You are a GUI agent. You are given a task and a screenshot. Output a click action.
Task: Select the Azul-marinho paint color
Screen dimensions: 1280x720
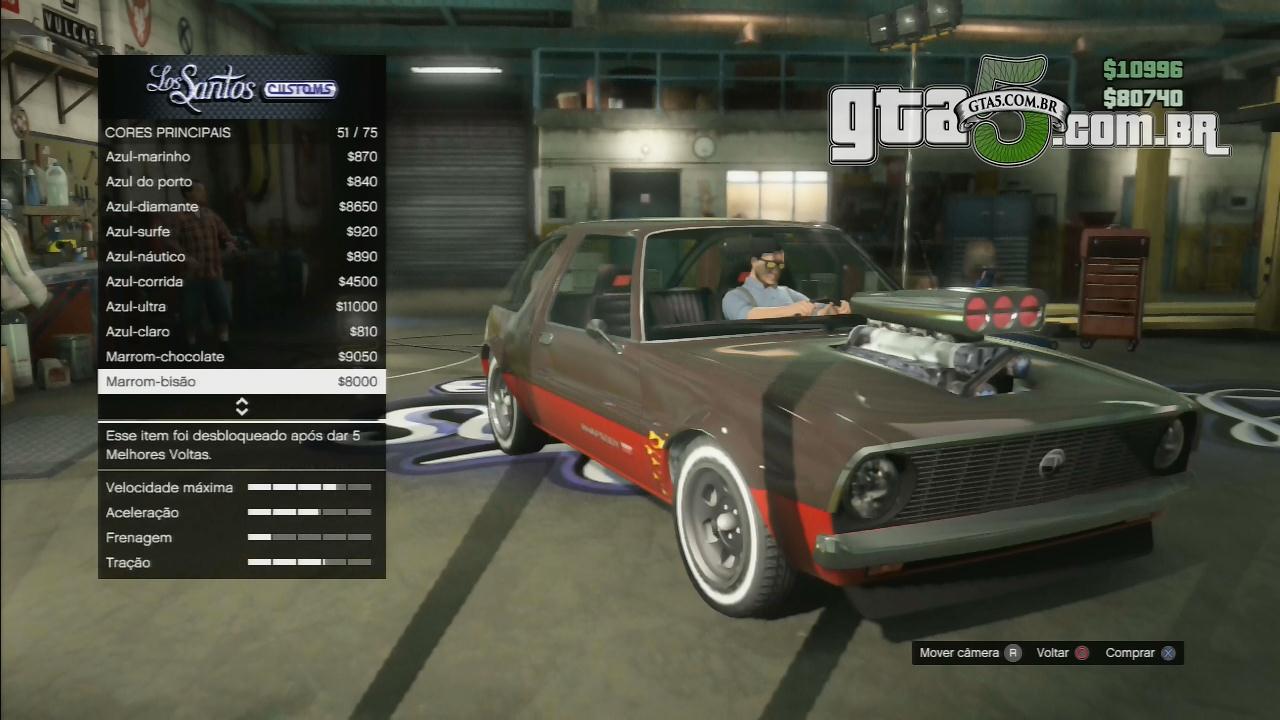tap(241, 157)
